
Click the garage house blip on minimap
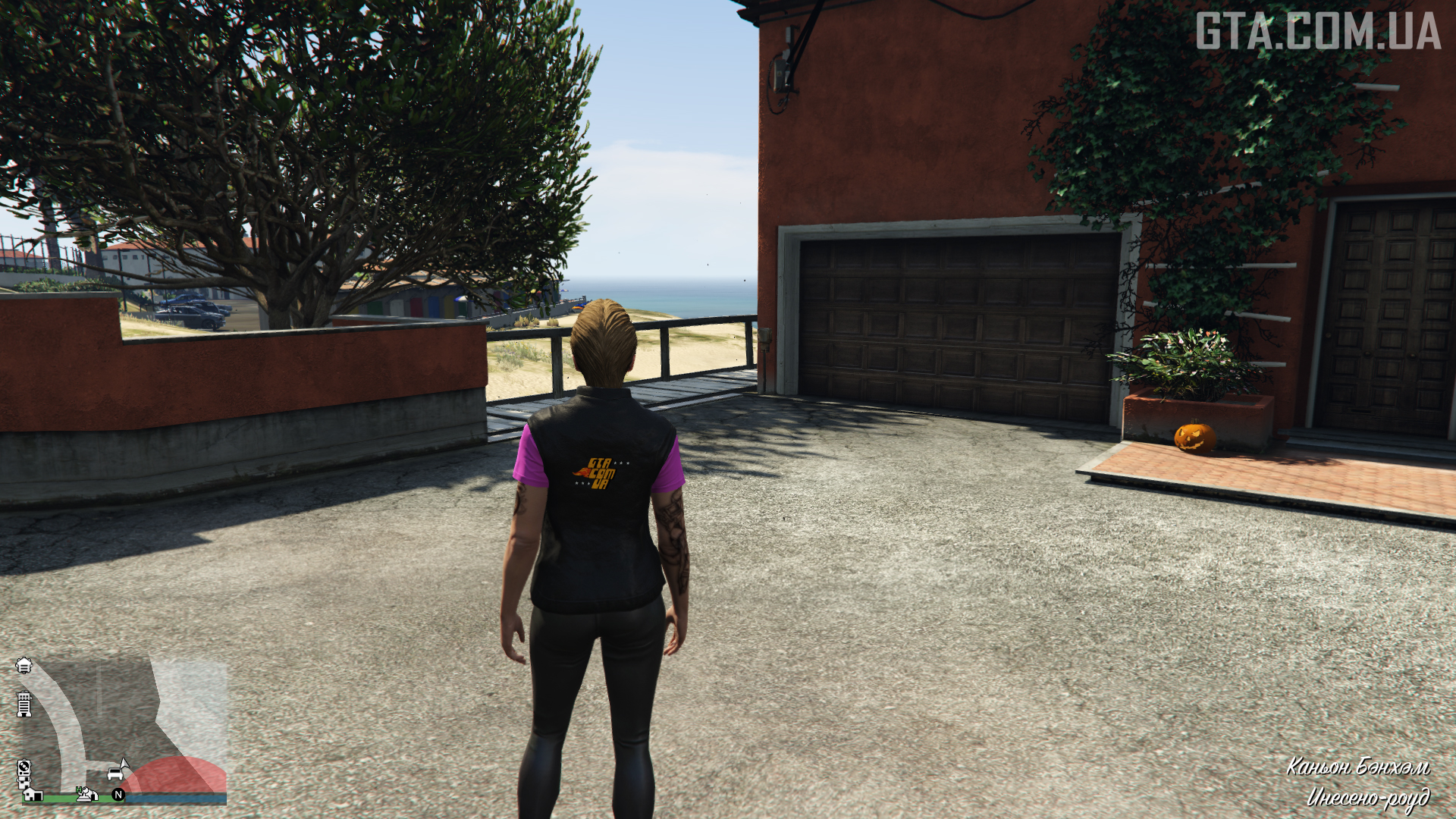pos(33,794)
